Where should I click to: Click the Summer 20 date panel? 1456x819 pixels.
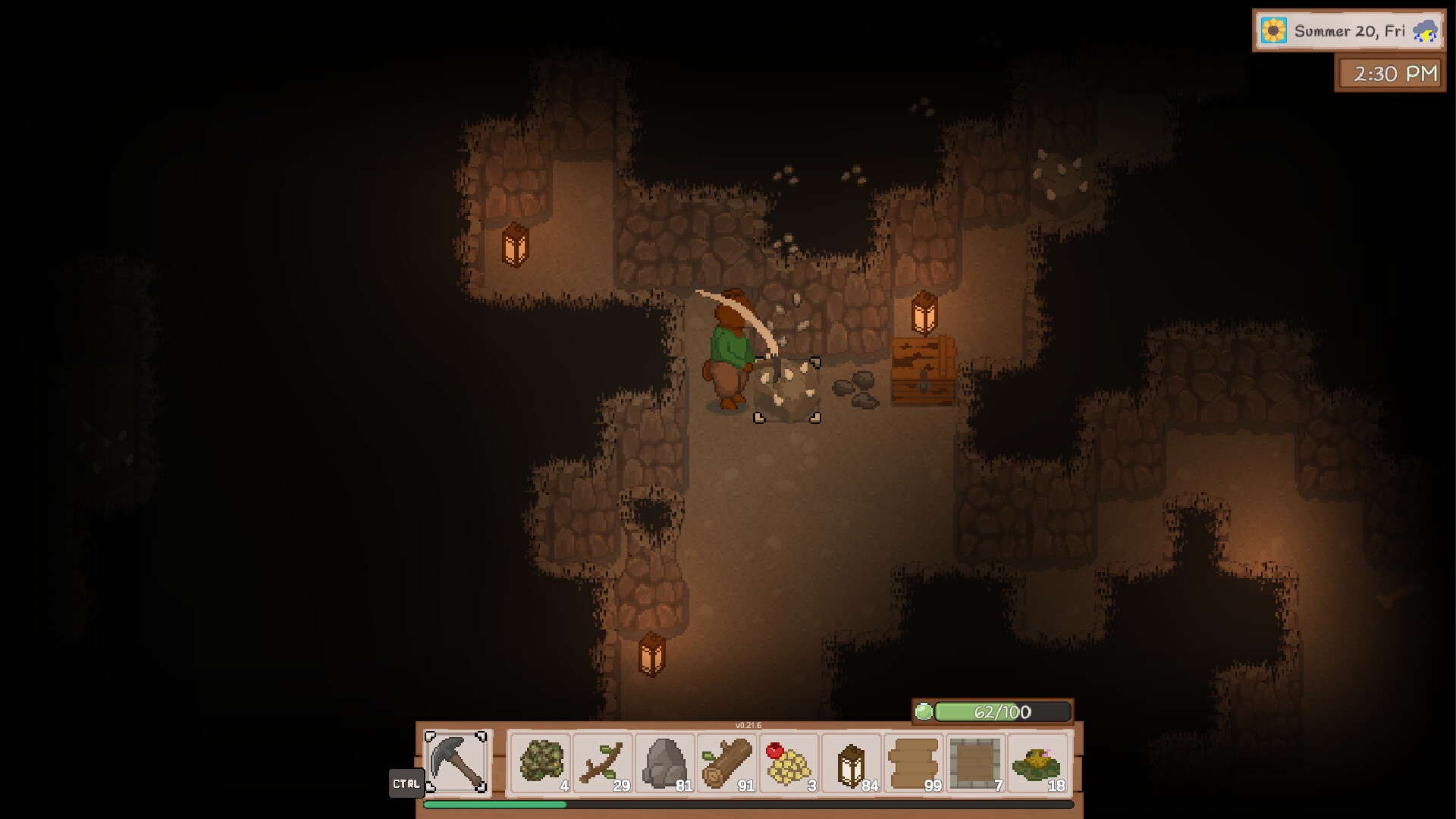pos(1348,31)
